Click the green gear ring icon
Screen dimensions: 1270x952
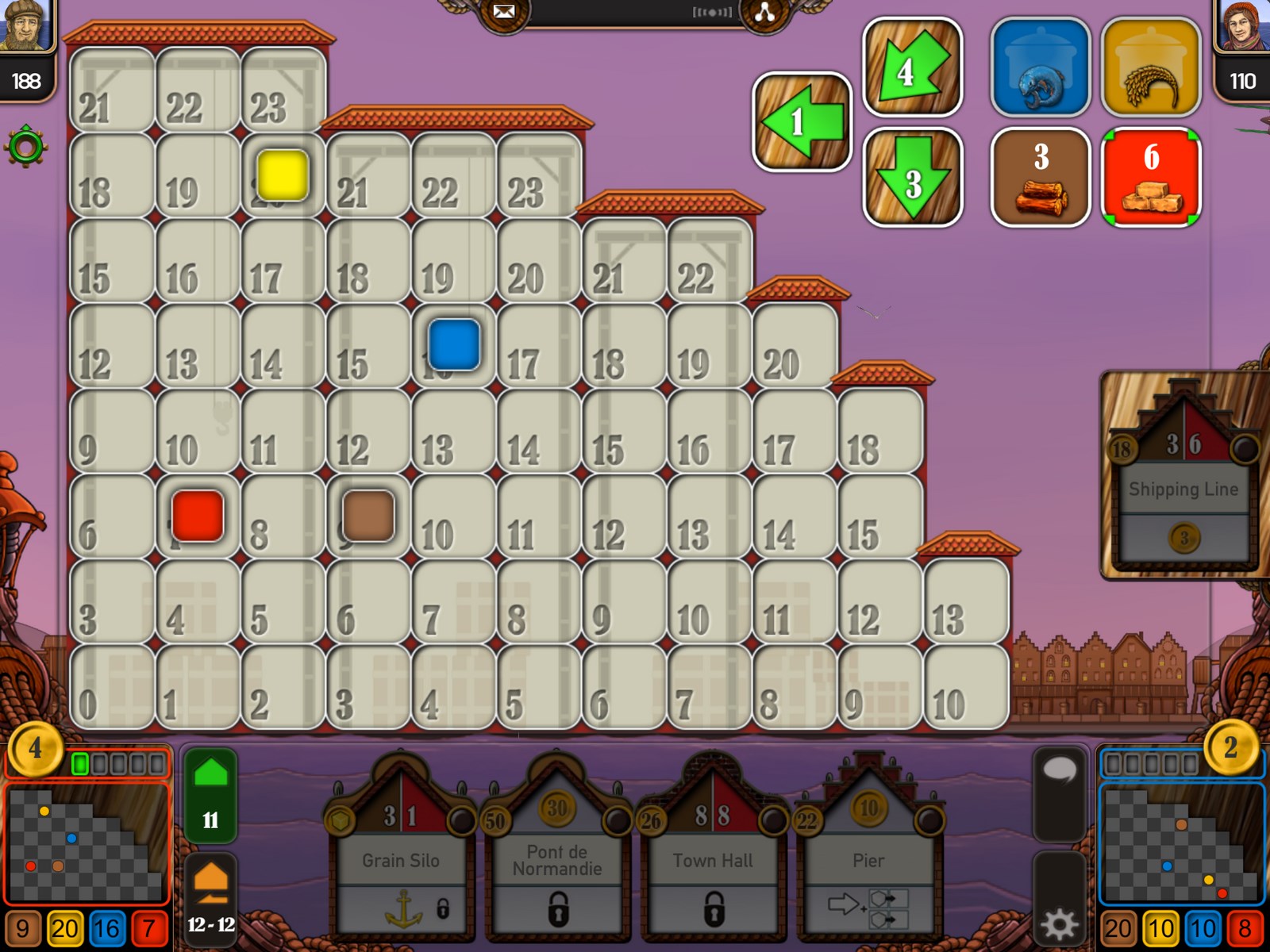[26, 146]
